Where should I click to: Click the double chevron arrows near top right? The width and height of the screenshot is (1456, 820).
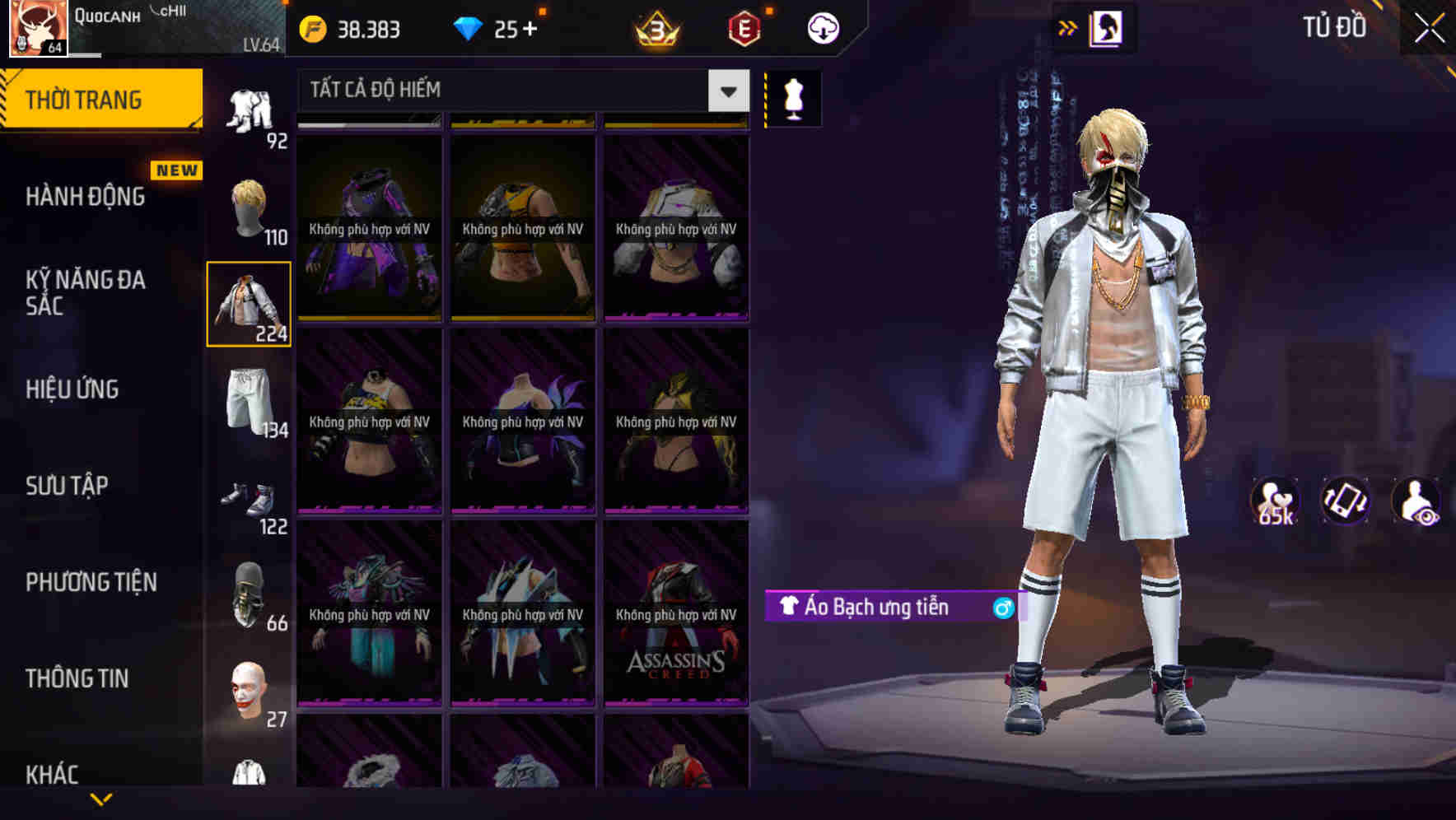coord(1068,27)
